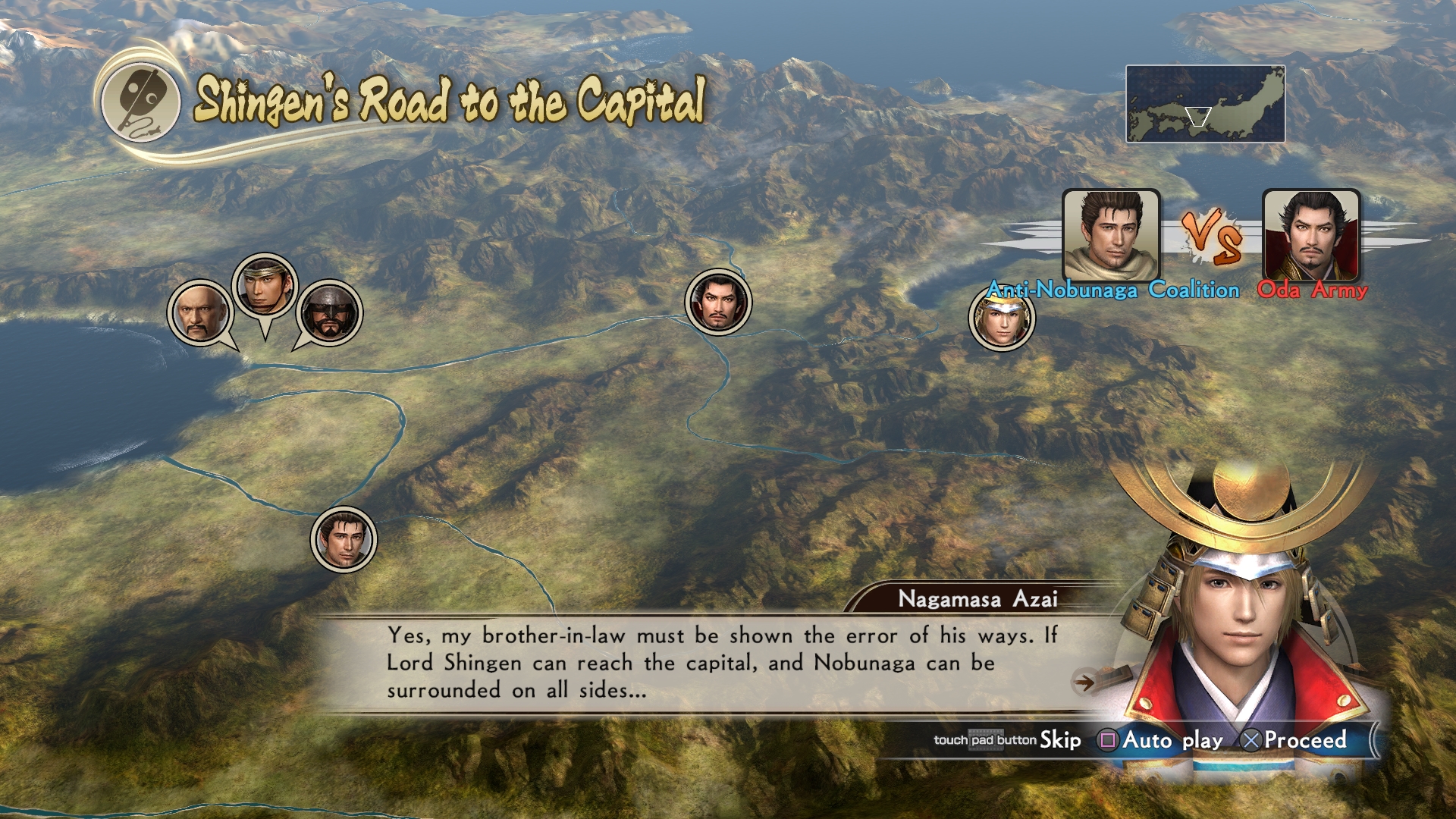This screenshot has height=819, width=1456.
Task: Select the blonde Nagamasa portrait near the coalition banner
Action: (x=1001, y=318)
